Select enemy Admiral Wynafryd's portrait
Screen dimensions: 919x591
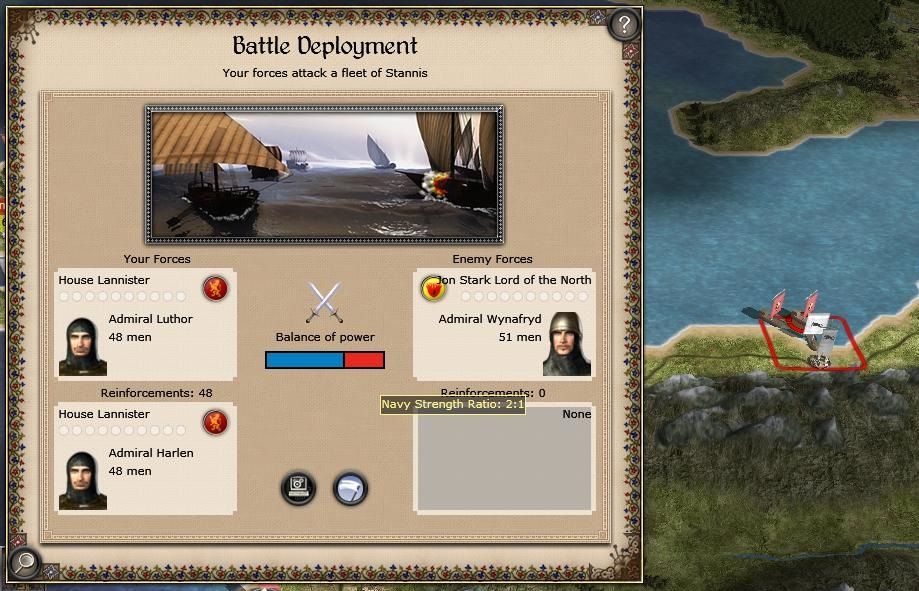pyautogui.click(x=567, y=345)
